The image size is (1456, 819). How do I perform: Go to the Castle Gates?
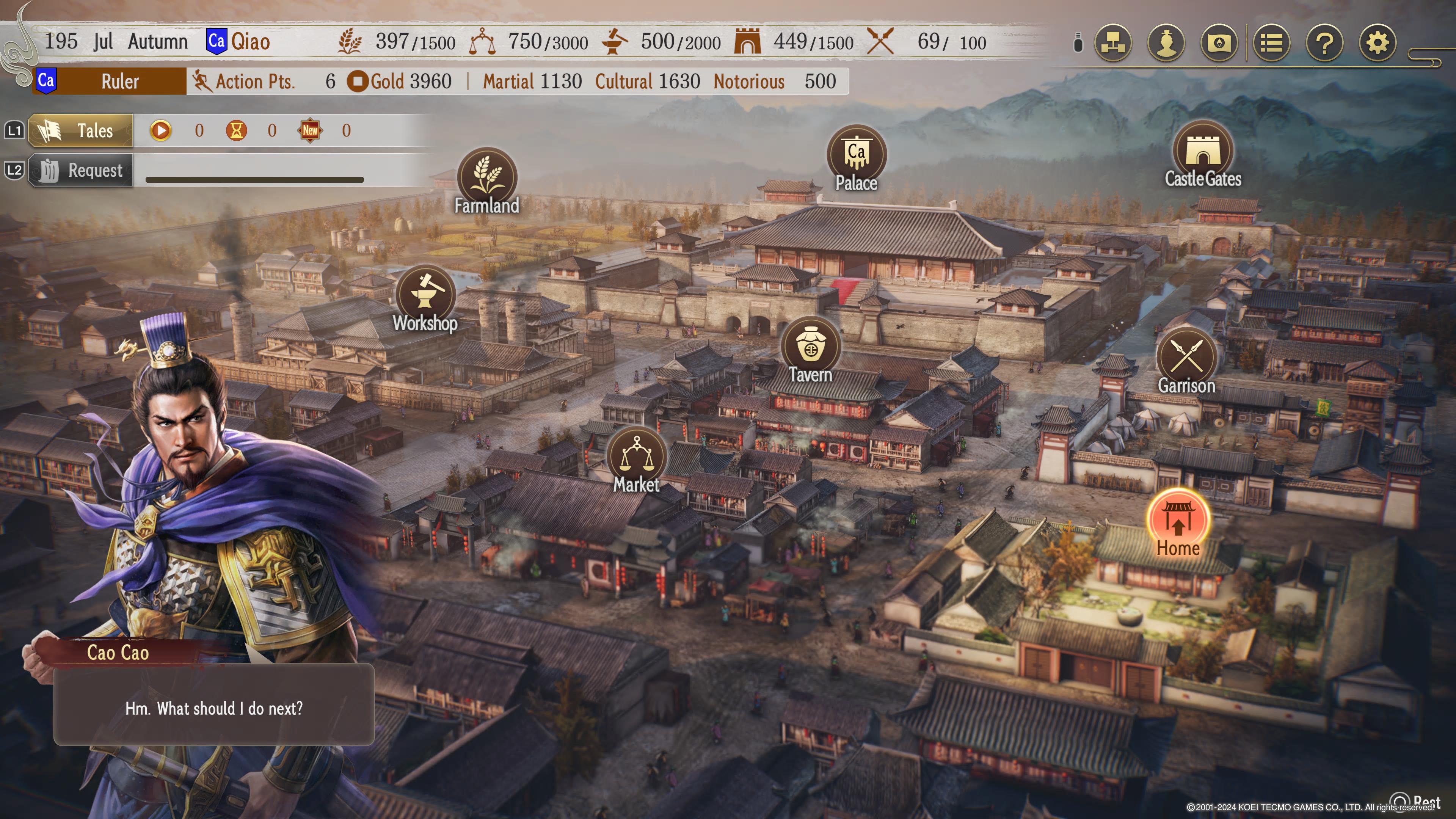point(1203,150)
